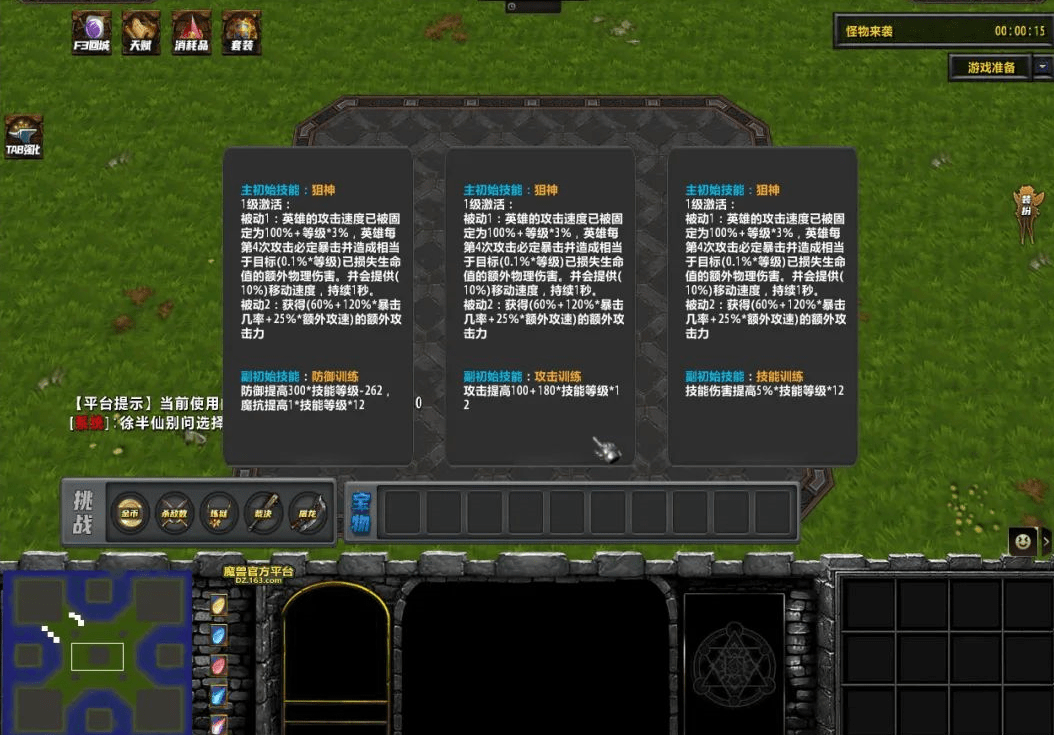Show the 套装 equipment set panel
The height and width of the screenshot is (735, 1054).
[x=241, y=31]
